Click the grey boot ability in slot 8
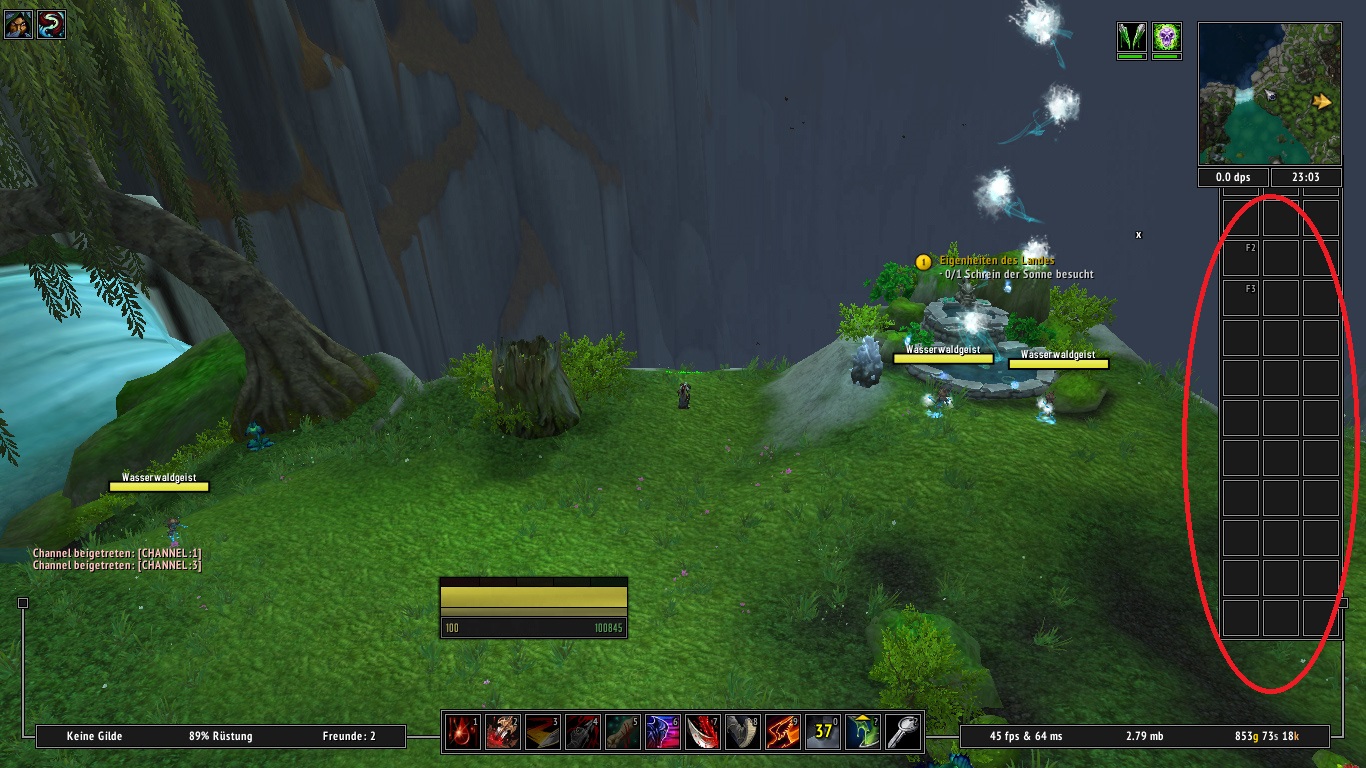This screenshot has height=768, width=1366. [742, 731]
